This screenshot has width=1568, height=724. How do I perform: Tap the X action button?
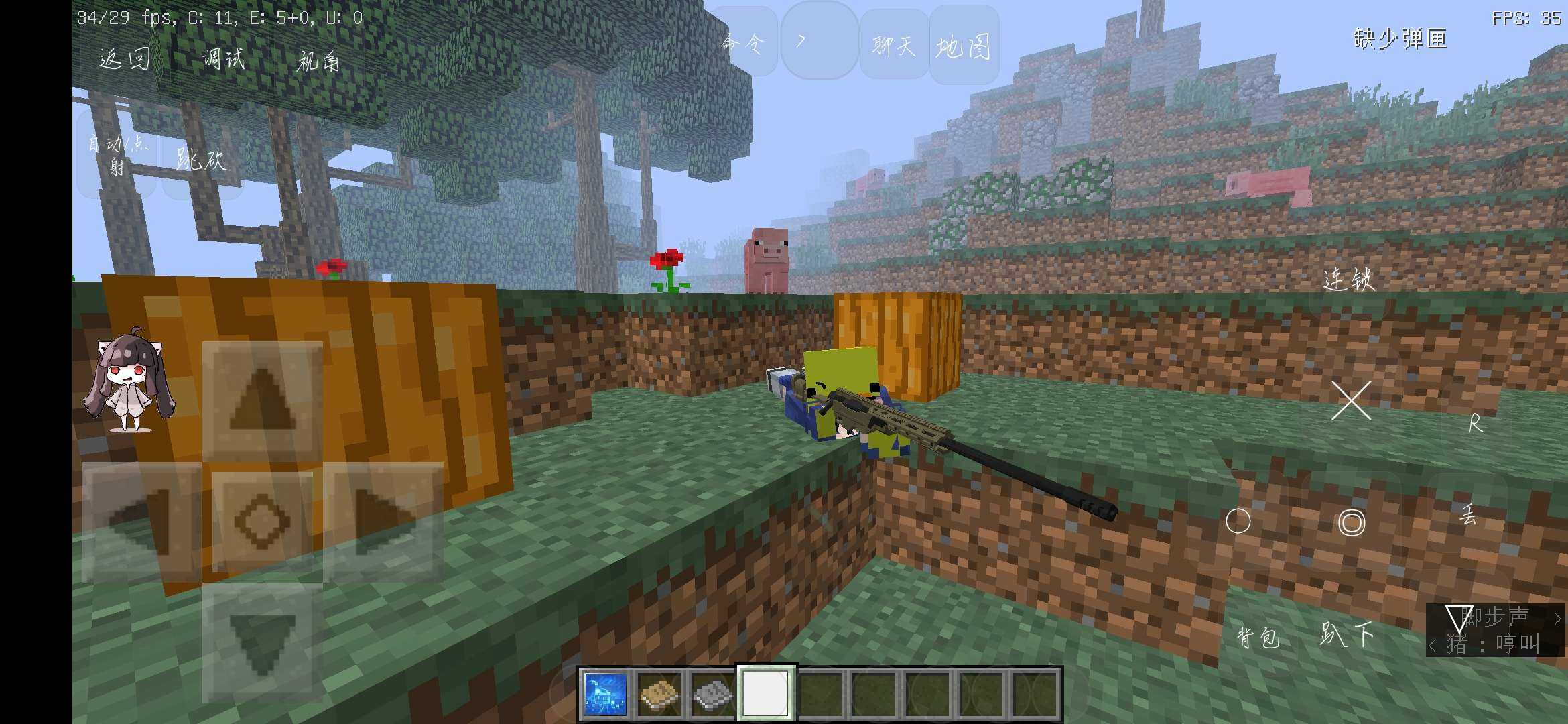1351,401
